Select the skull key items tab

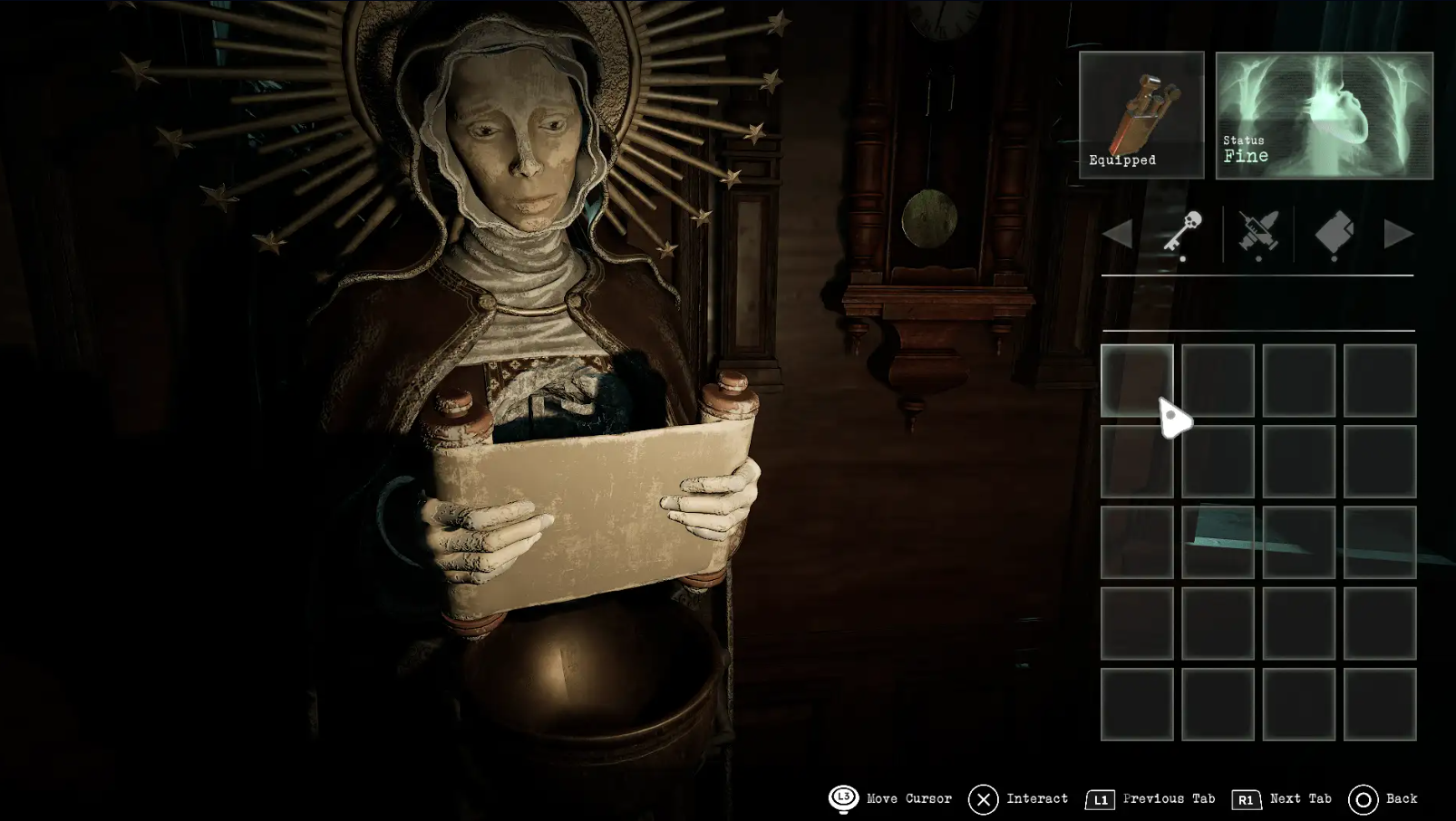(1183, 234)
